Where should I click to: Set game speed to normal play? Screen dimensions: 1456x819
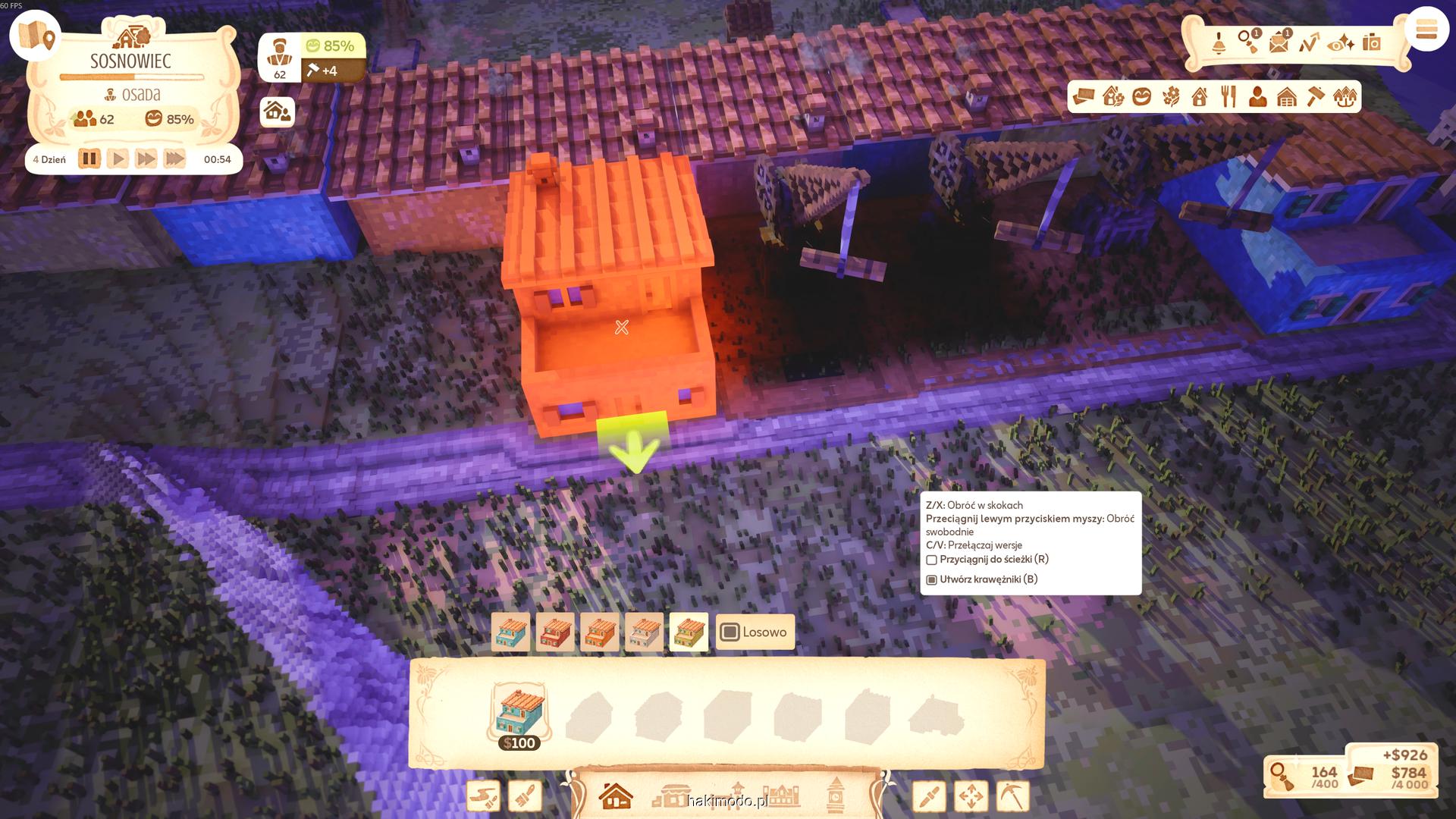[118, 159]
